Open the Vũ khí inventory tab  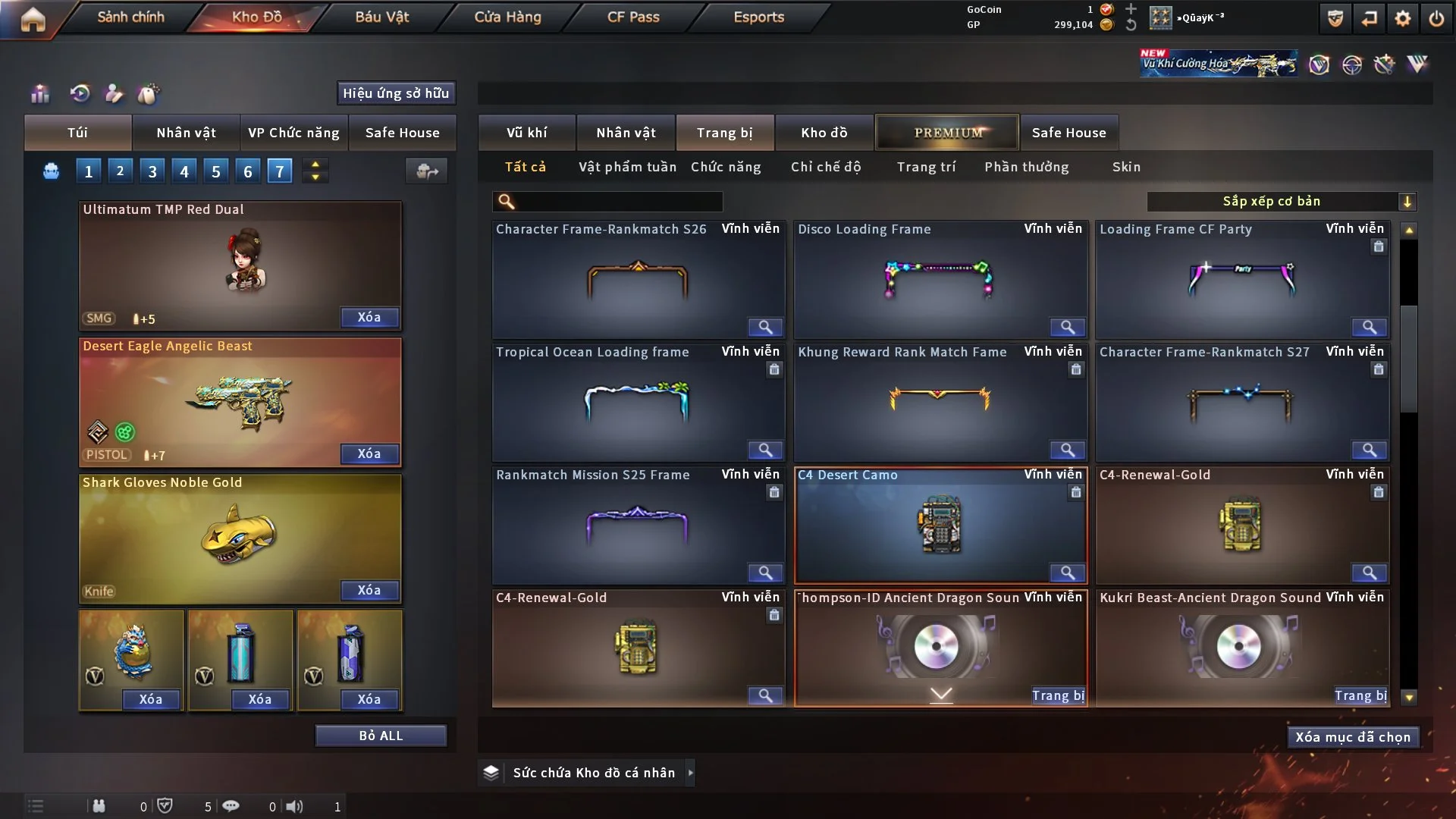coord(526,133)
